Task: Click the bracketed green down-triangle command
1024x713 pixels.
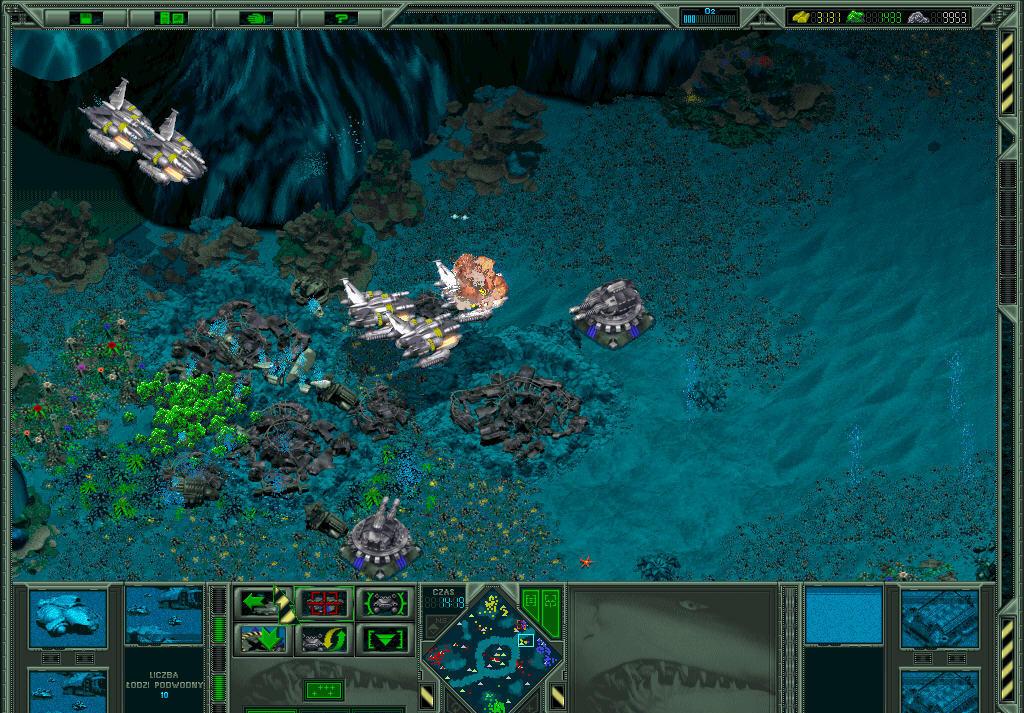Action: pos(384,638)
